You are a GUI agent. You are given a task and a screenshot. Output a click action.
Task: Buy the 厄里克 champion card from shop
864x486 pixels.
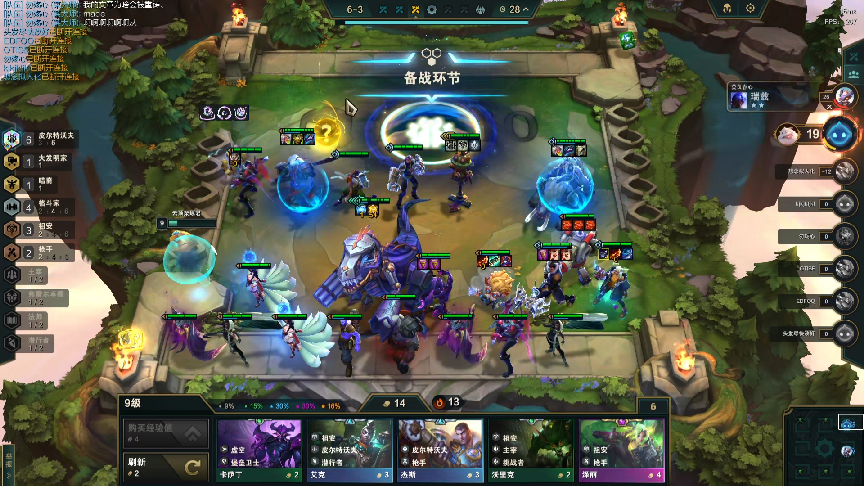click(x=531, y=448)
